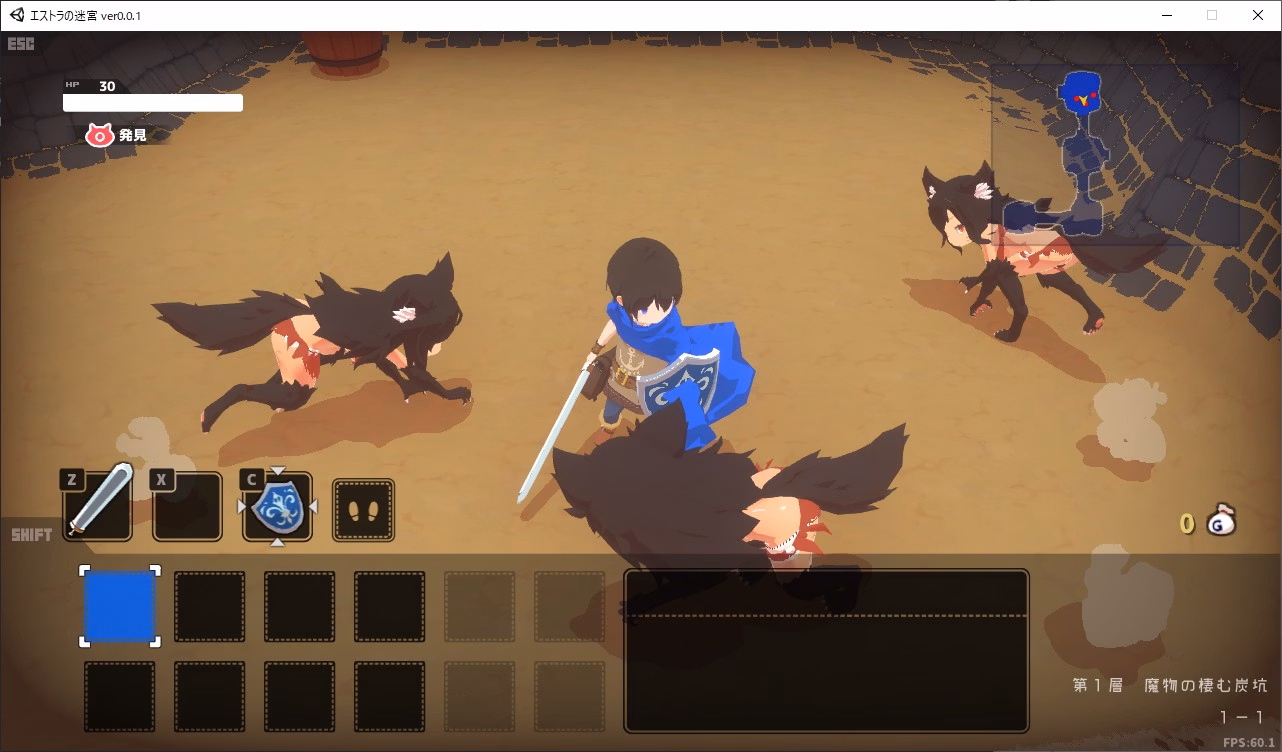Click a grayed-out locked inventory slot
The width and height of the screenshot is (1282, 752).
pyautogui.click(x=479, y=606)
